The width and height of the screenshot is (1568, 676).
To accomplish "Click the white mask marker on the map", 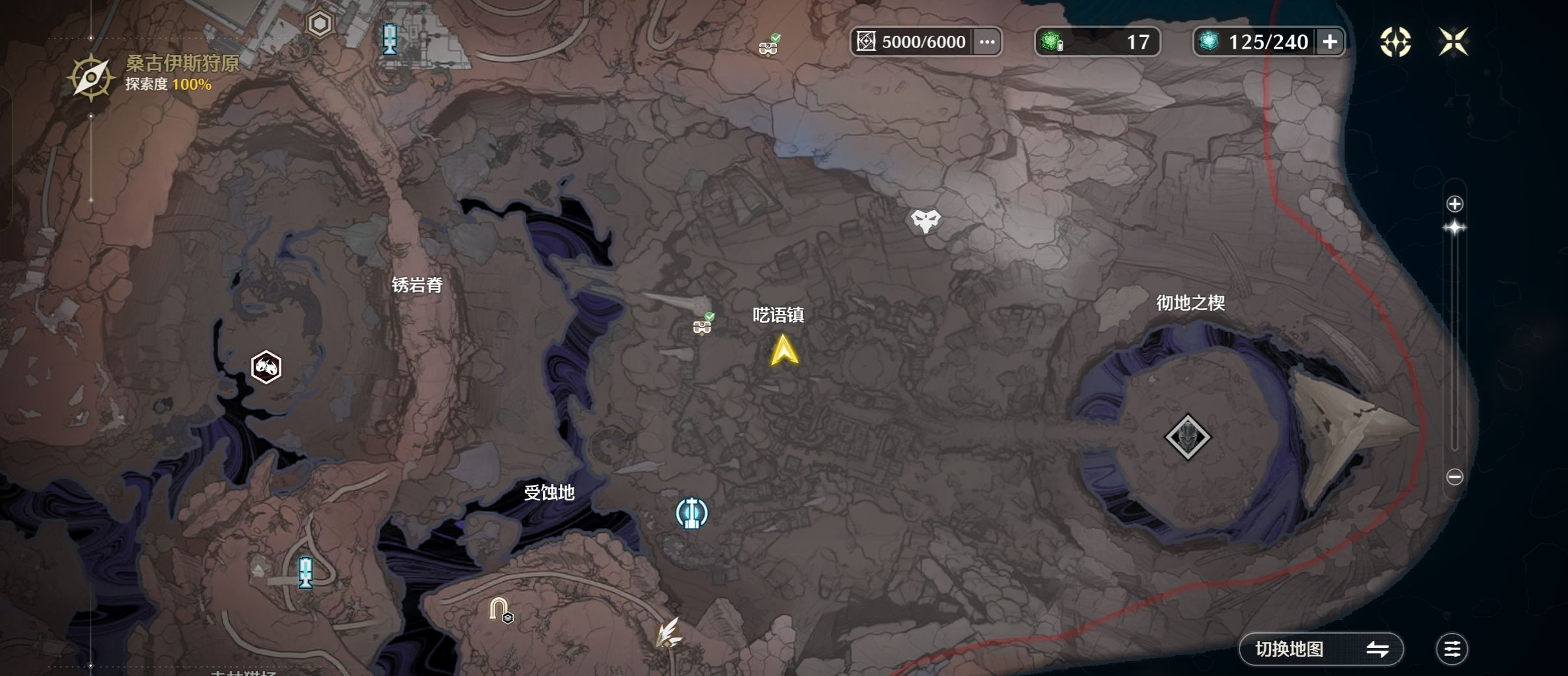I will pyautogui.click(x=925, y=221).
